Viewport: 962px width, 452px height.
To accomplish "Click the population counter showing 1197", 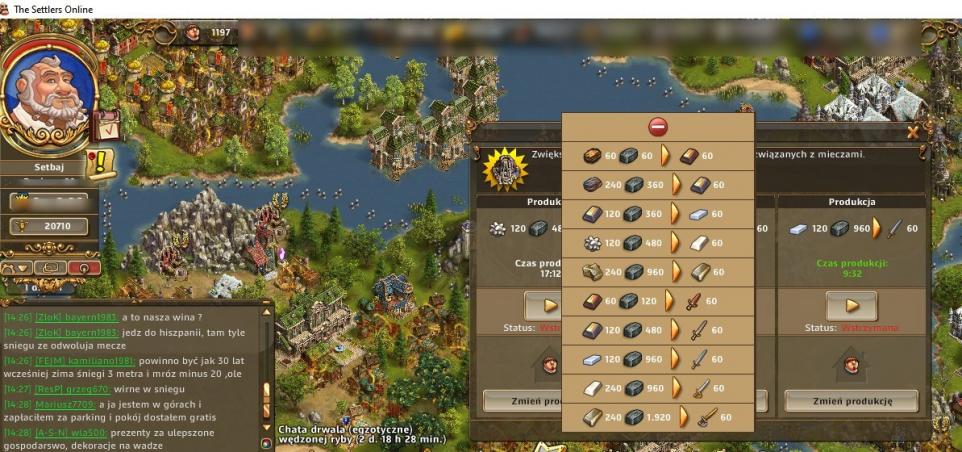I will tap(210, 33).
